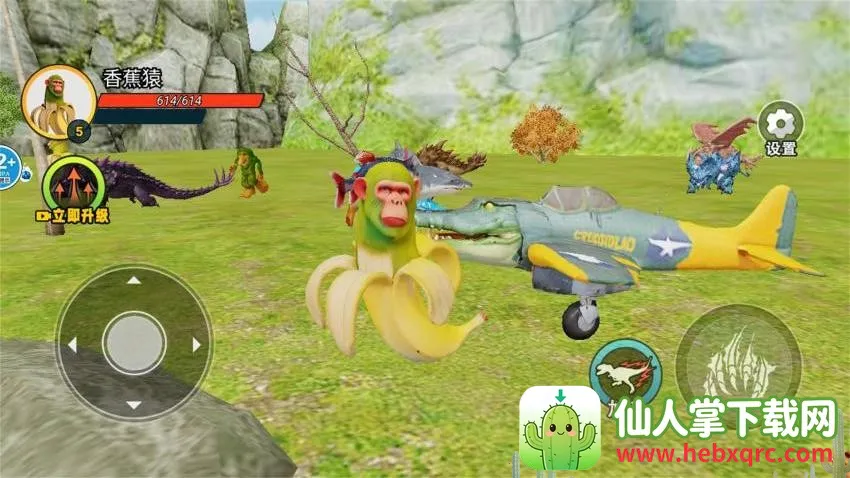Viewport: 850px width, 478px height.
Task: Tap the joystick's right arrow
Action: (x=196, y=345)
